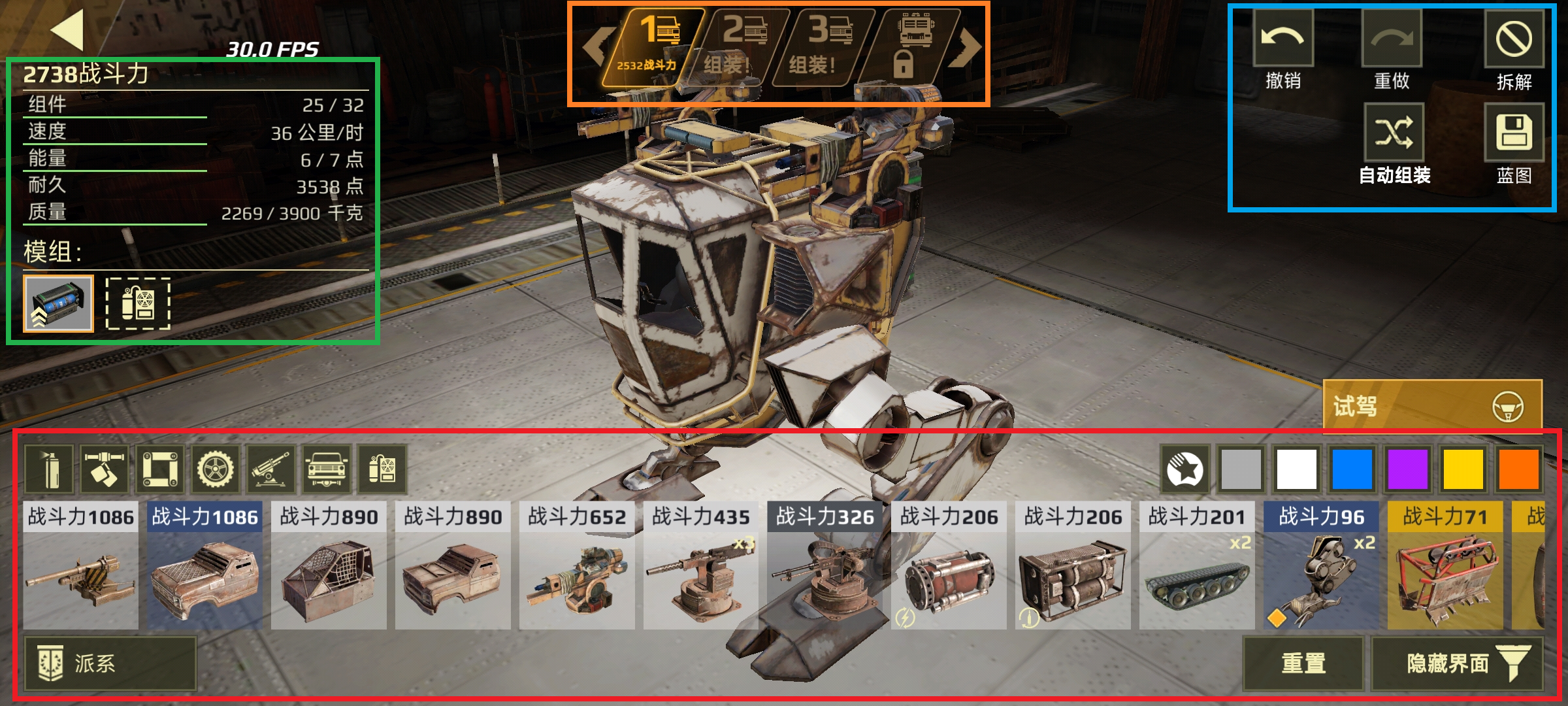The width and height of the screenshot is (1568, 706).
Task: Choose the purple rarity filter
Action: tap(1407, 469)
